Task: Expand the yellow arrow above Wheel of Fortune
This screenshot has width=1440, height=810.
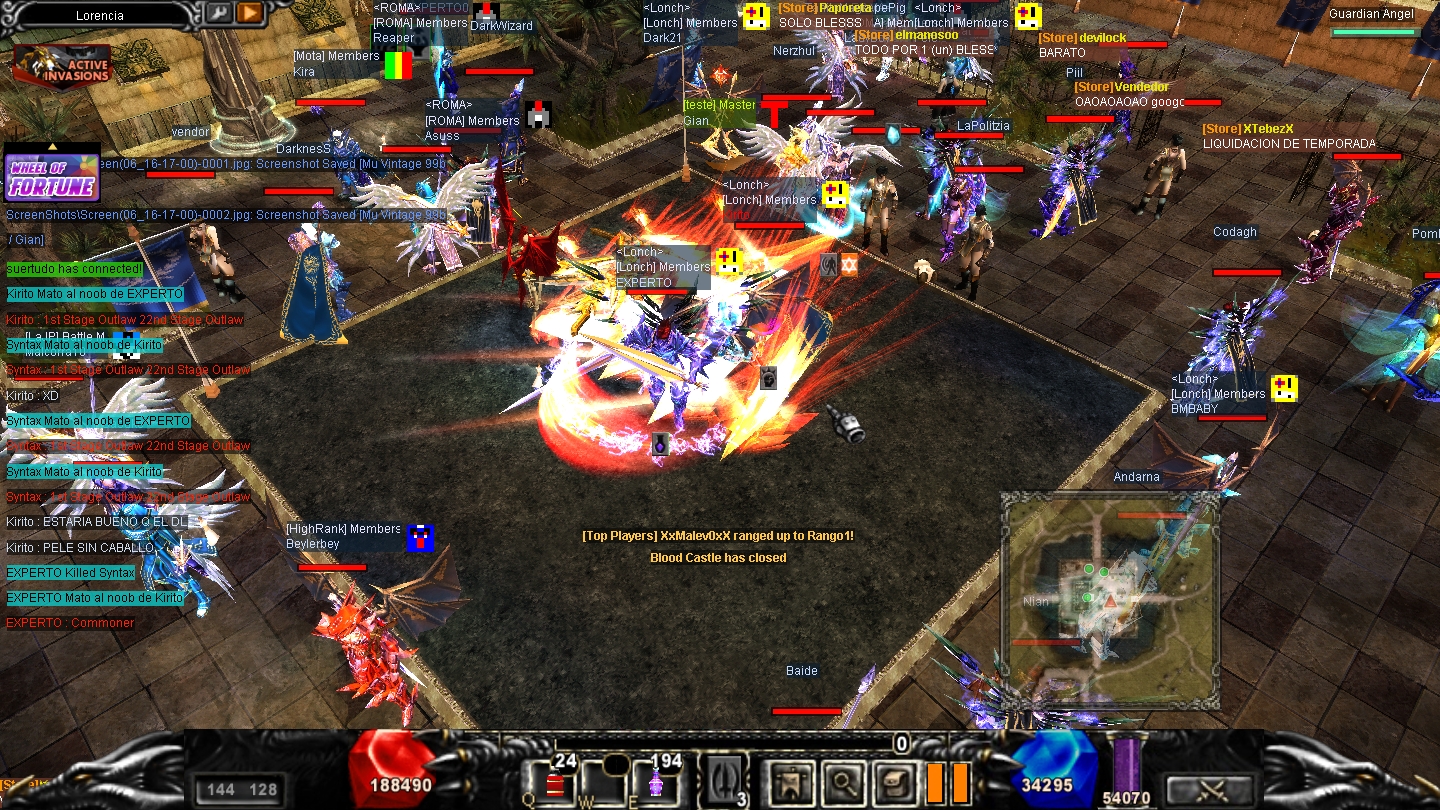Action: tap(53, 147)
